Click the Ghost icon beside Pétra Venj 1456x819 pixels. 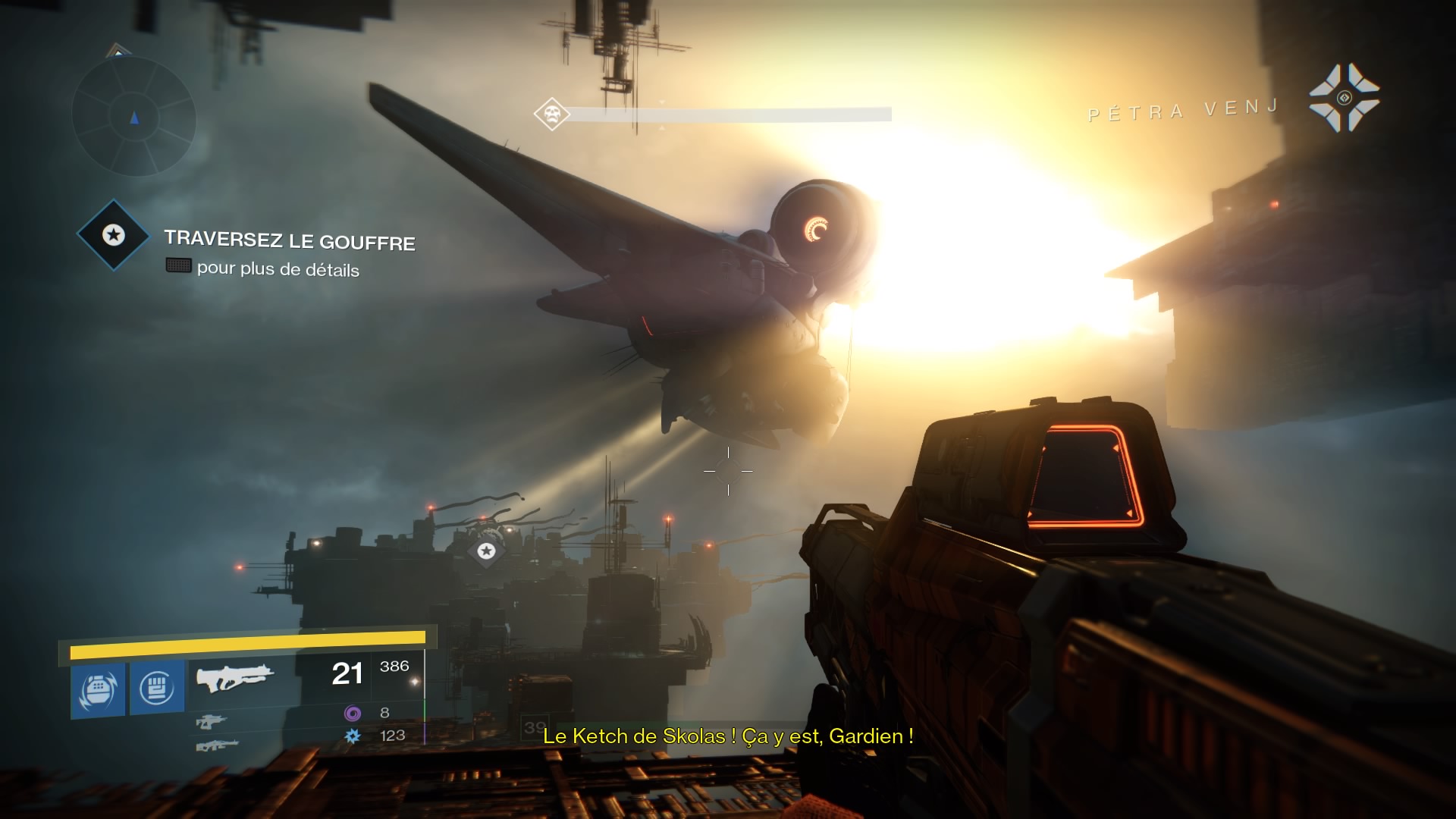(1344, 98)
